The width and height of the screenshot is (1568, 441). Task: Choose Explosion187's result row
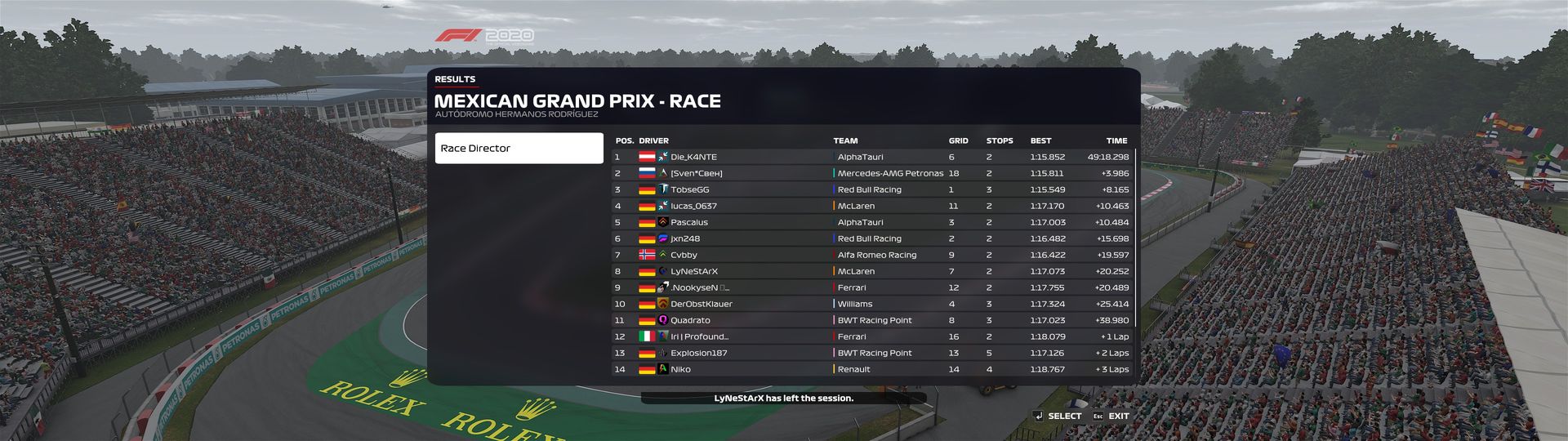point(871,353)
